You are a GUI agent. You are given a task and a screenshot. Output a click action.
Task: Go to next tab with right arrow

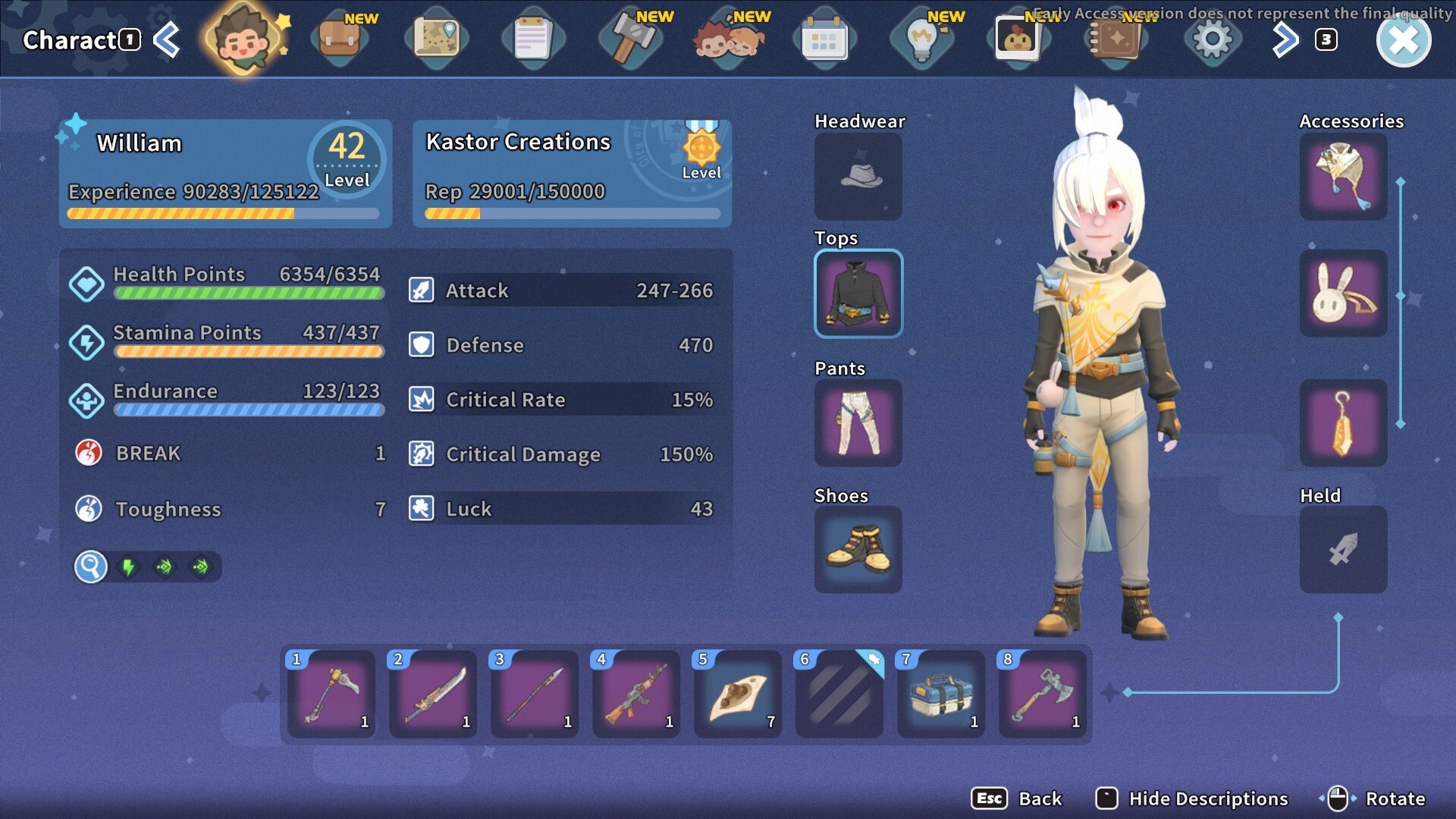coord(1285,39)
